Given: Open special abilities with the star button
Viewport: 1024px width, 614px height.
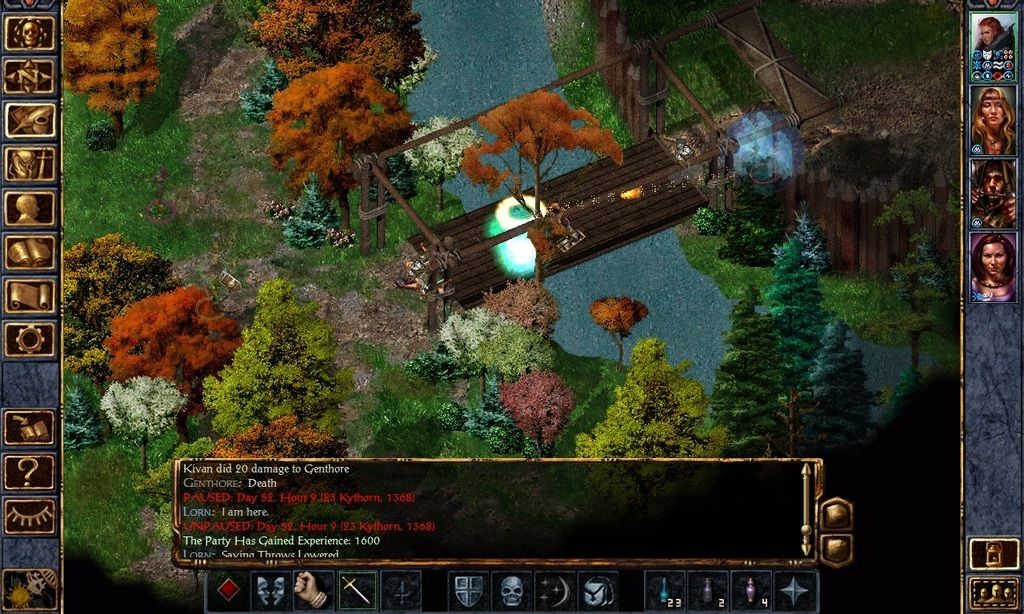Looking at the screenshot, I should pos(797,591).
